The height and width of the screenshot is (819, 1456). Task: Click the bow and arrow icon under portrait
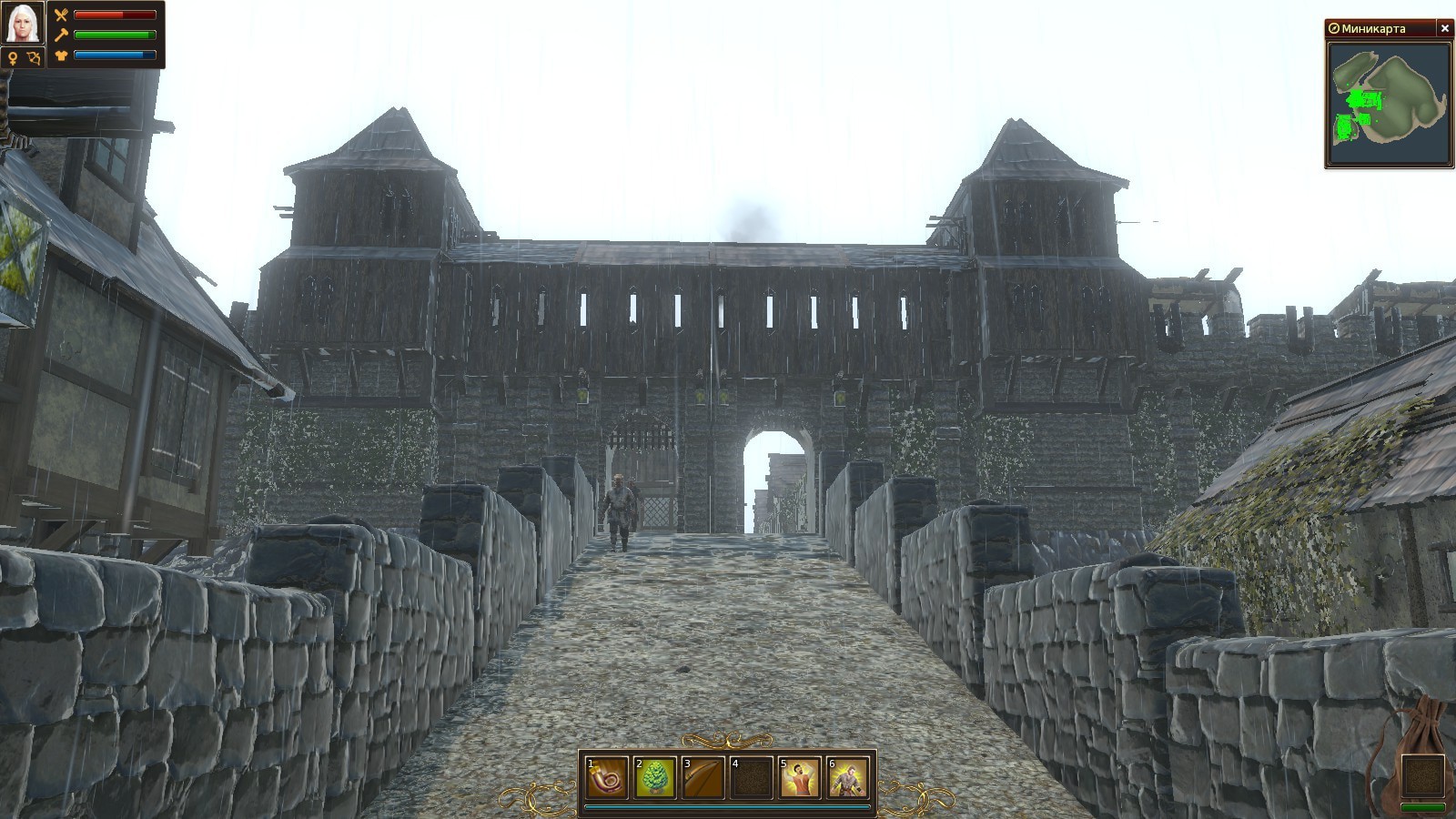(35, 58)
